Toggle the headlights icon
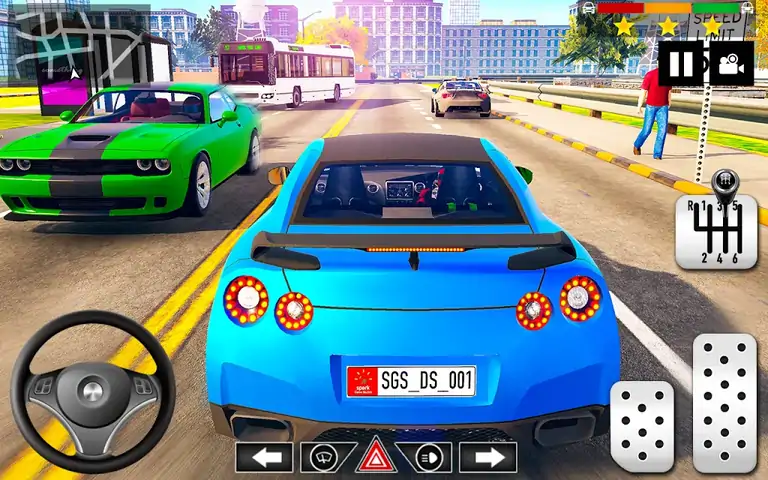The image size is (768, 480). point(431,457)
